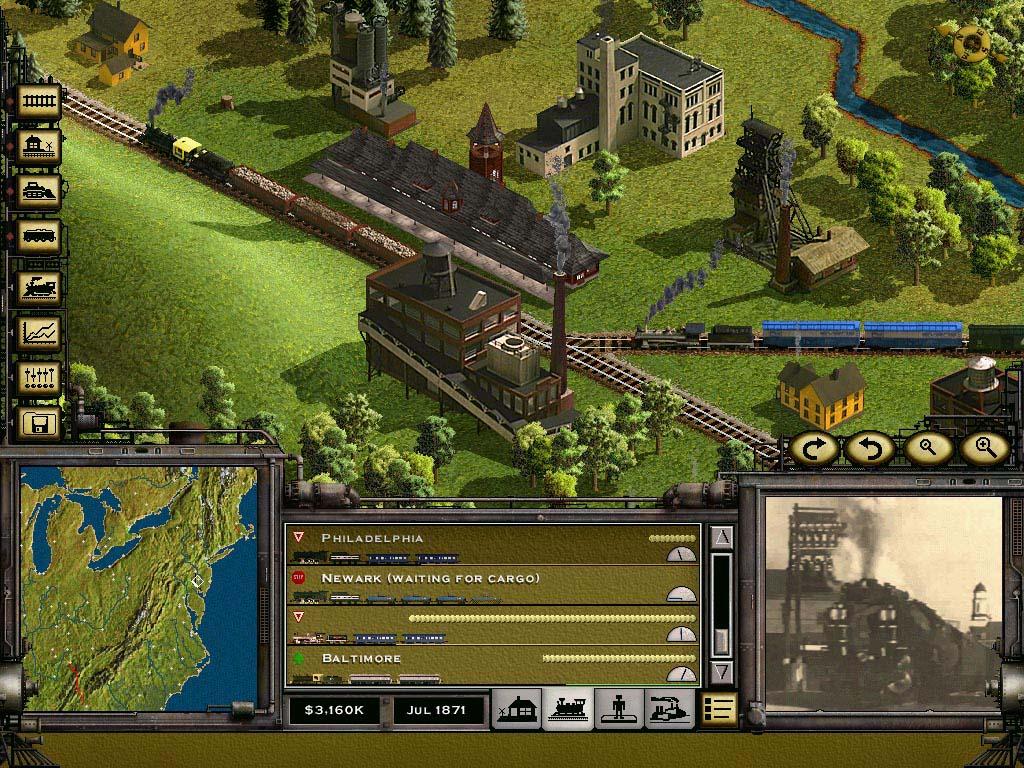This screenshot has height=768, width=1024.
Task: Activate the bulldozer tool
Action: tap(40, 191)
